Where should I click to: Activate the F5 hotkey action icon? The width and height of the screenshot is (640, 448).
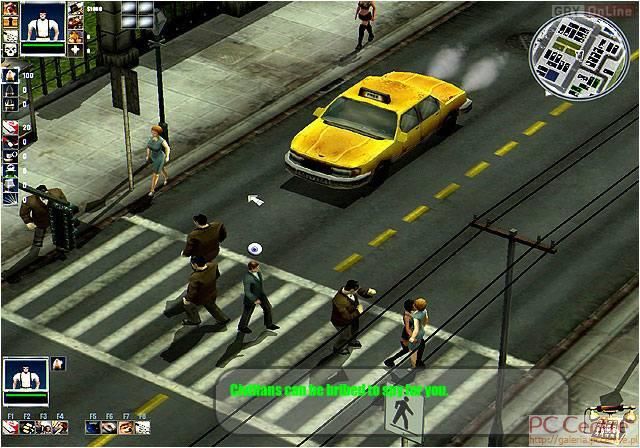click(x=93, y=428)
